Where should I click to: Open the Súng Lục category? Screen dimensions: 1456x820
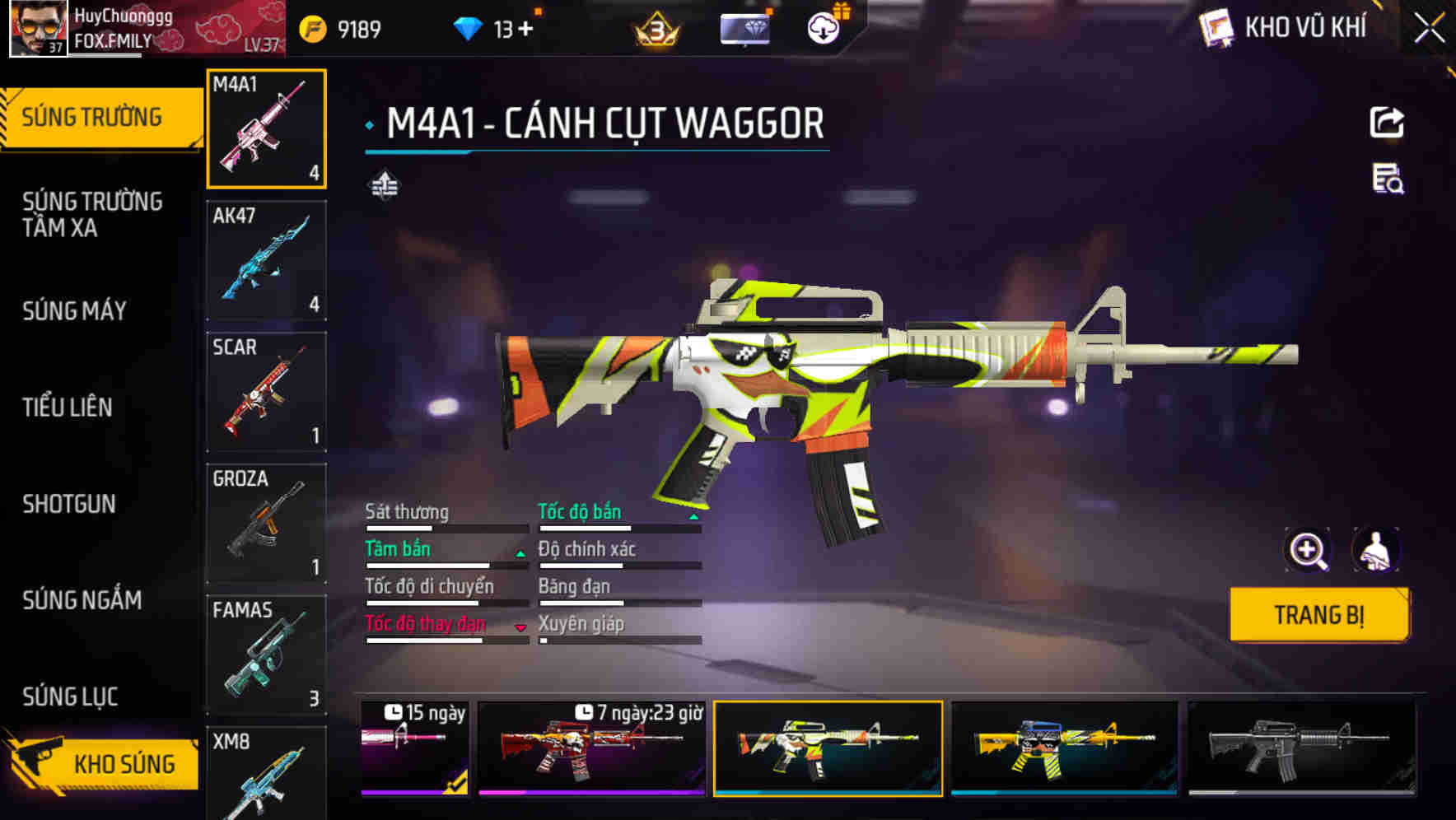click(x=70, y=697)
